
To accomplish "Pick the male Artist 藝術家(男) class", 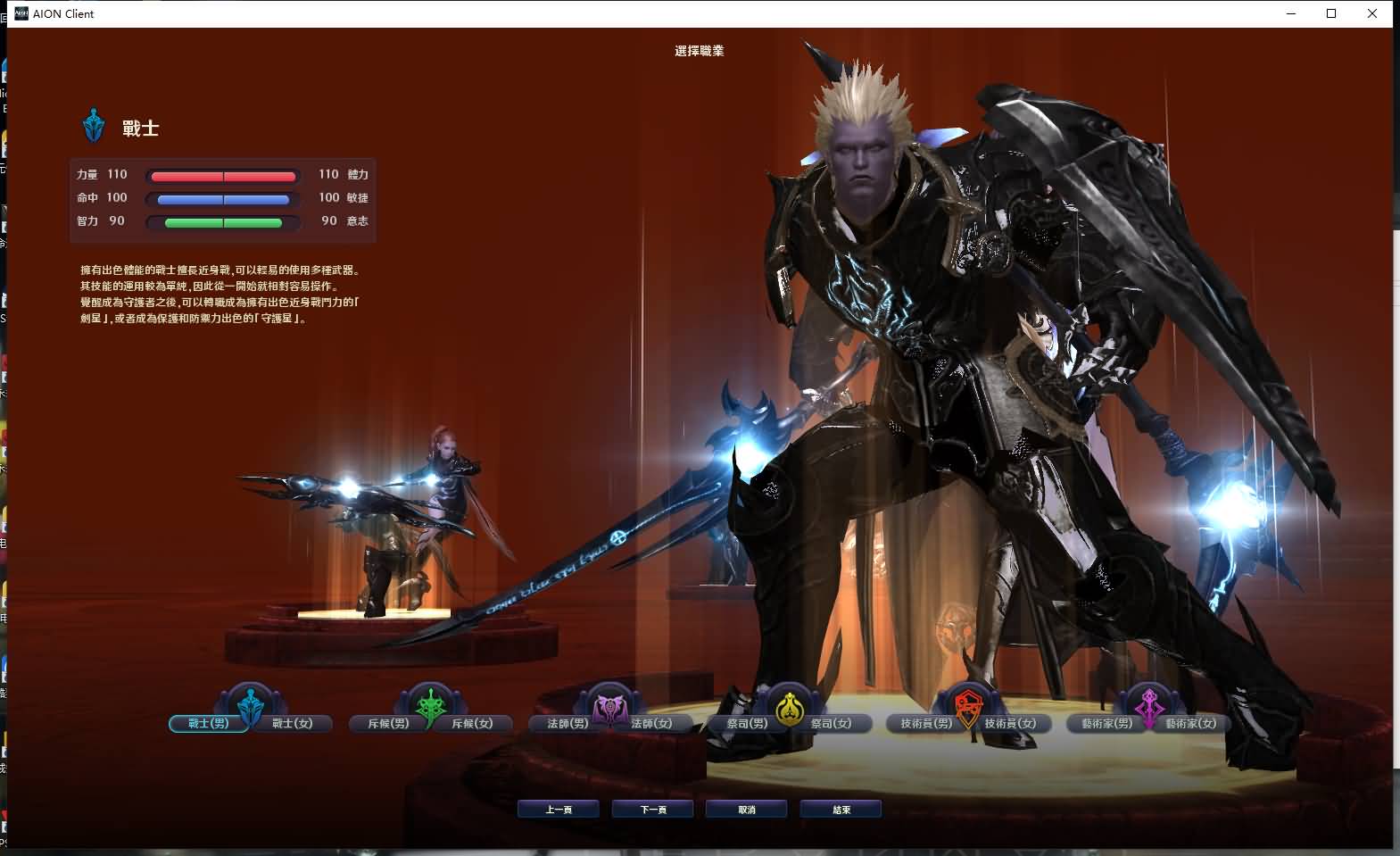I will point(1106,723).
